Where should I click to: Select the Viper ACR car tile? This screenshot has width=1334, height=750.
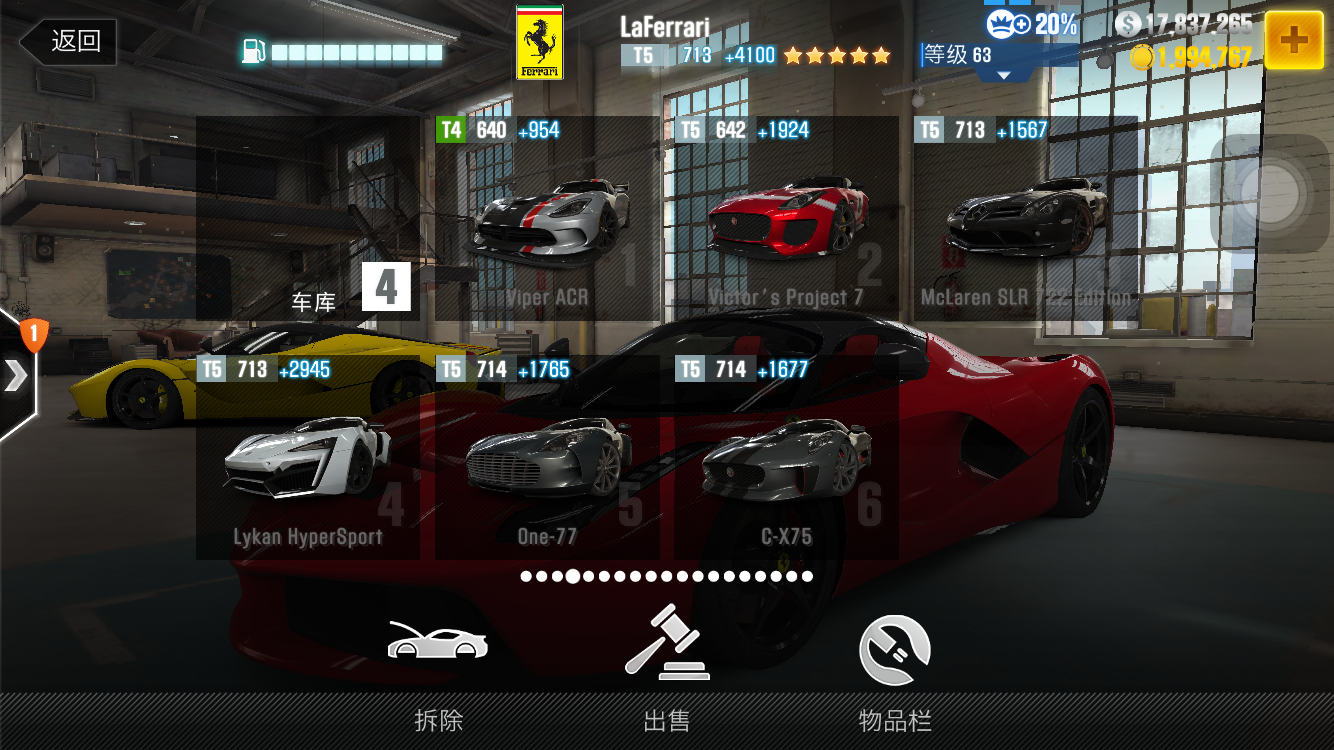547,219
